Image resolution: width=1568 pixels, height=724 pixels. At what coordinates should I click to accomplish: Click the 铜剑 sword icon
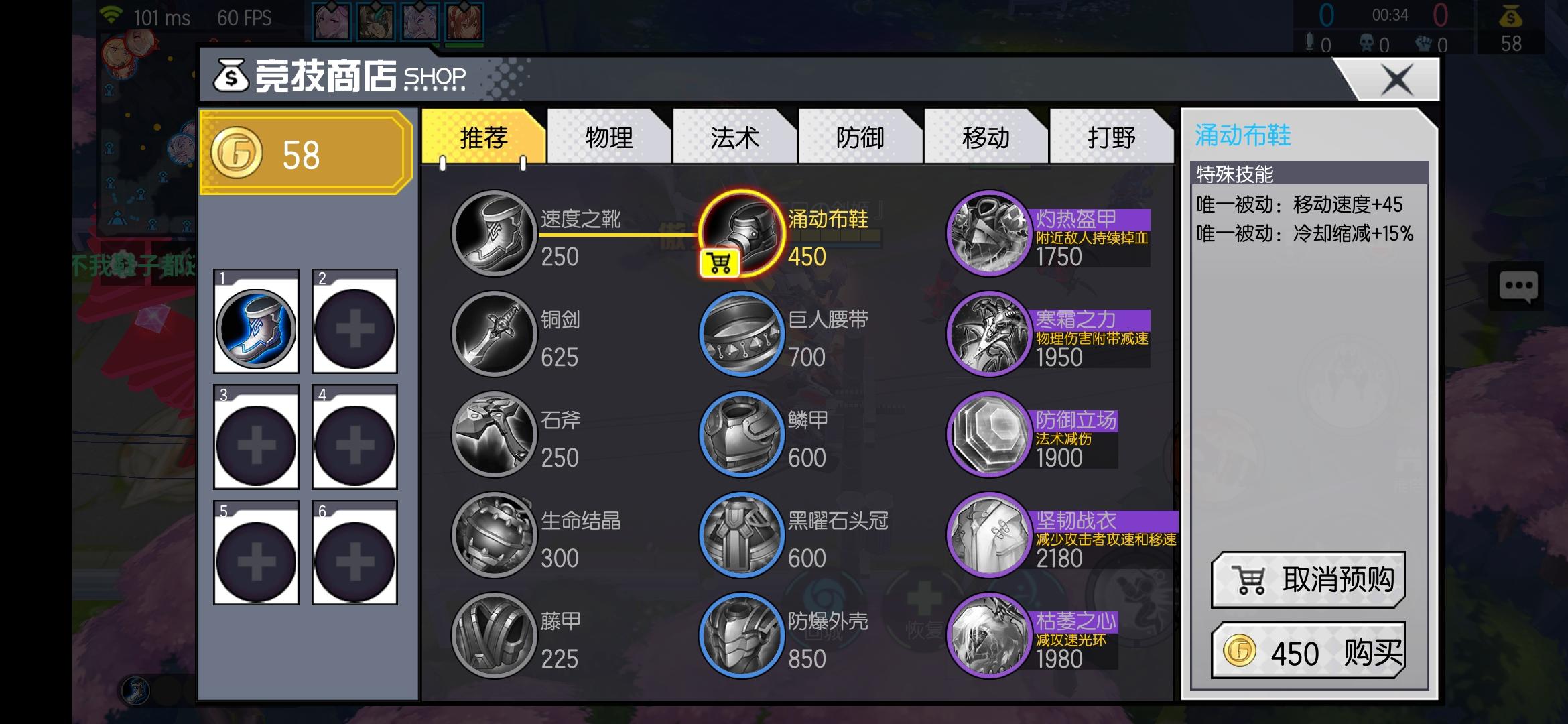494,333
